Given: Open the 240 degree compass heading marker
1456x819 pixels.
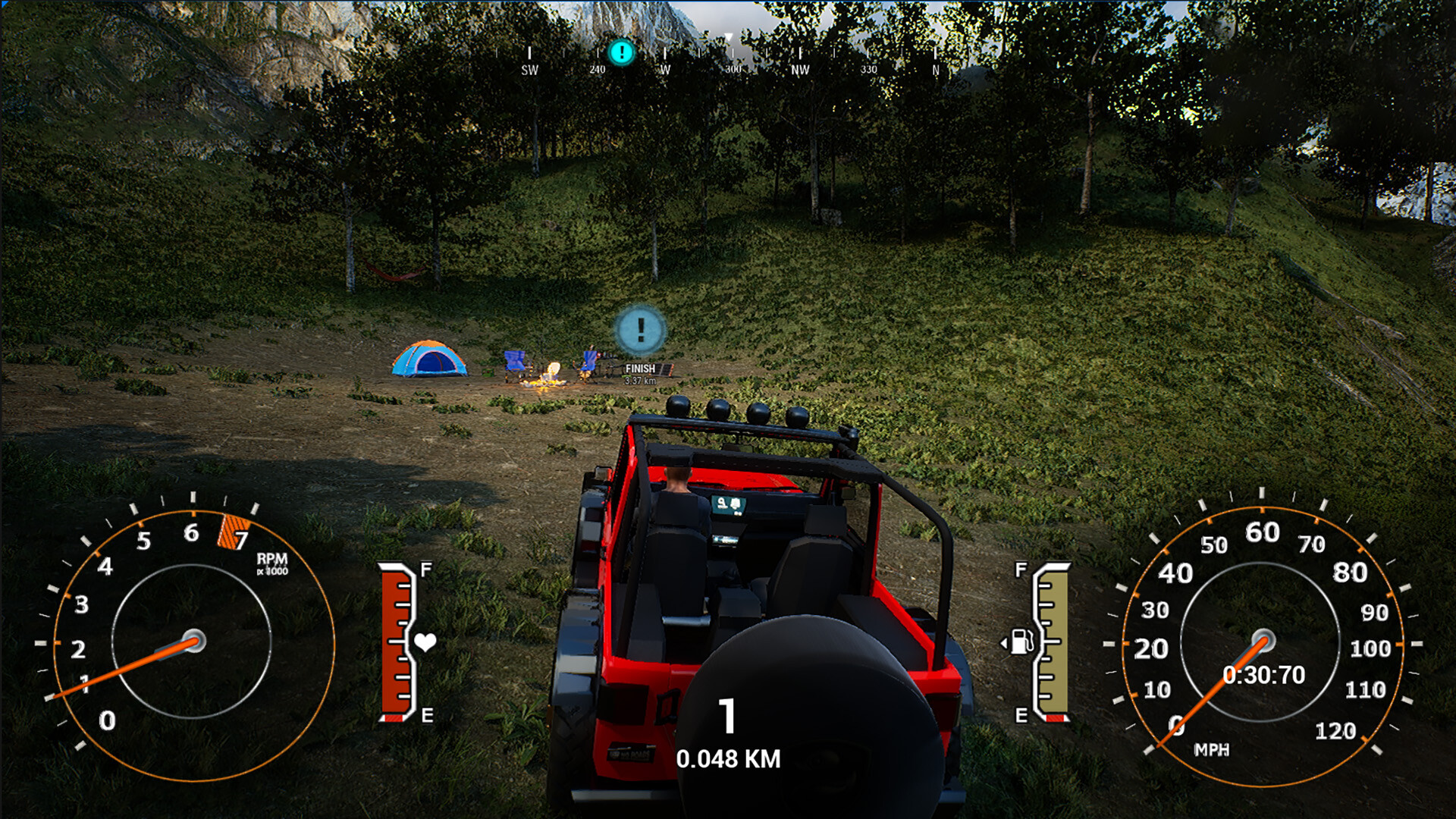Looking at the screenshot, I should pos(597,69).
